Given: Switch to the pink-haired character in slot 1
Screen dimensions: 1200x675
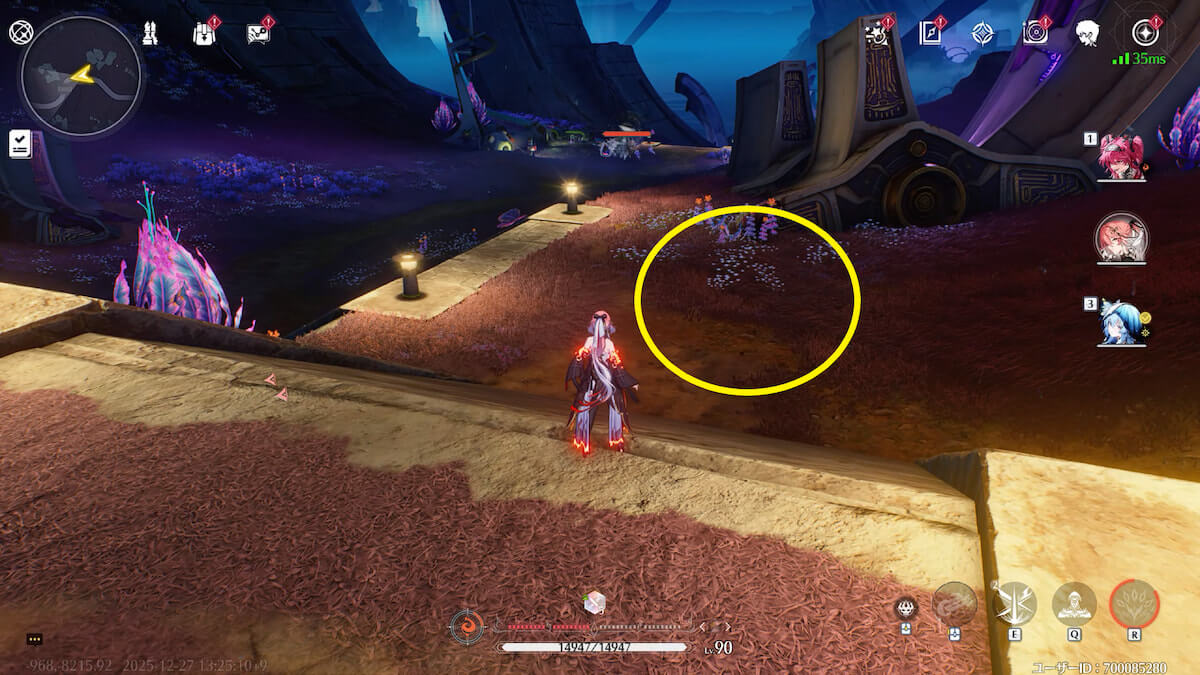Looking at the screenshot, I should click(1121, 157).
